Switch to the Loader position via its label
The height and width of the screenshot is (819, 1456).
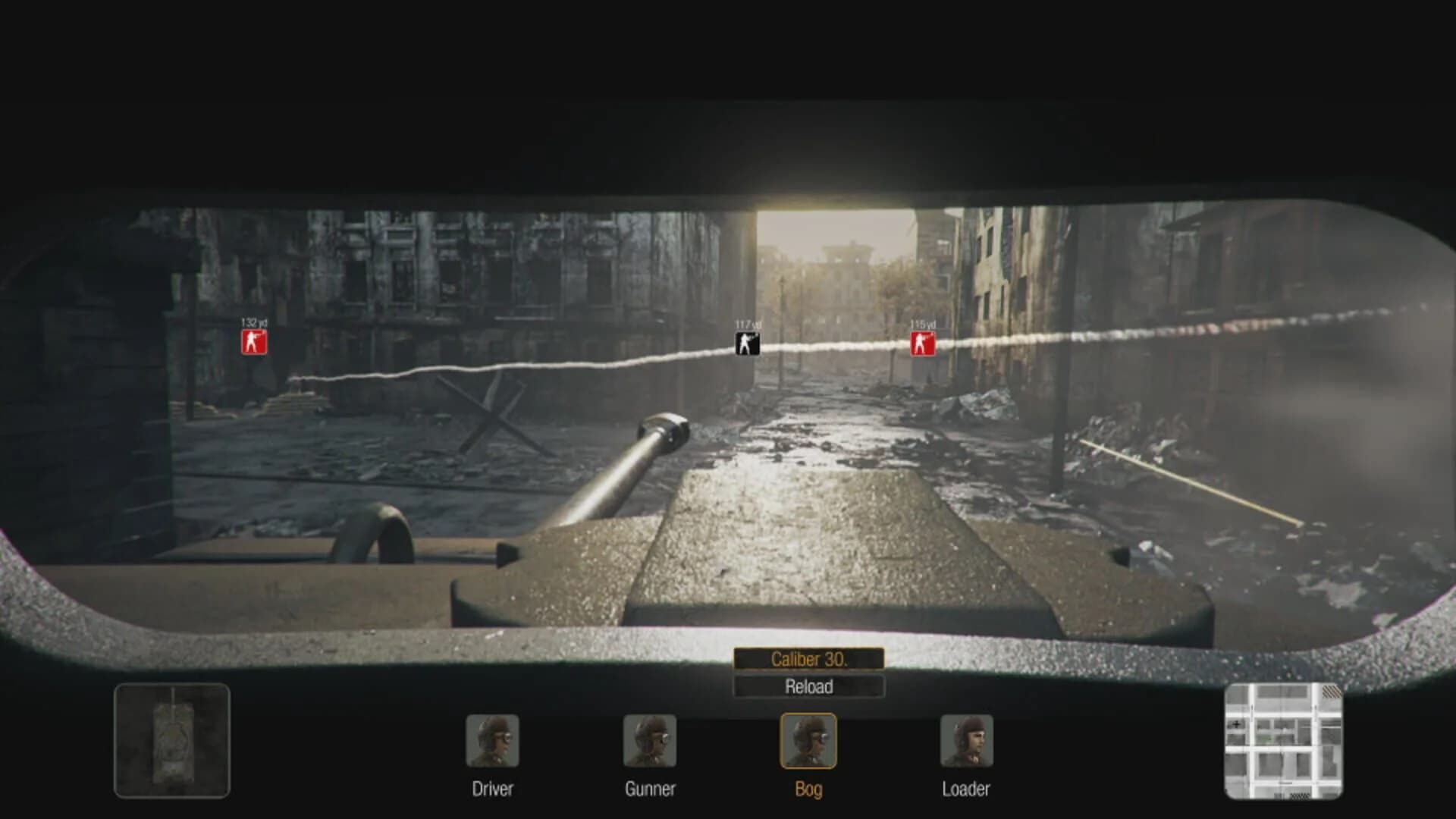point(965,789)
